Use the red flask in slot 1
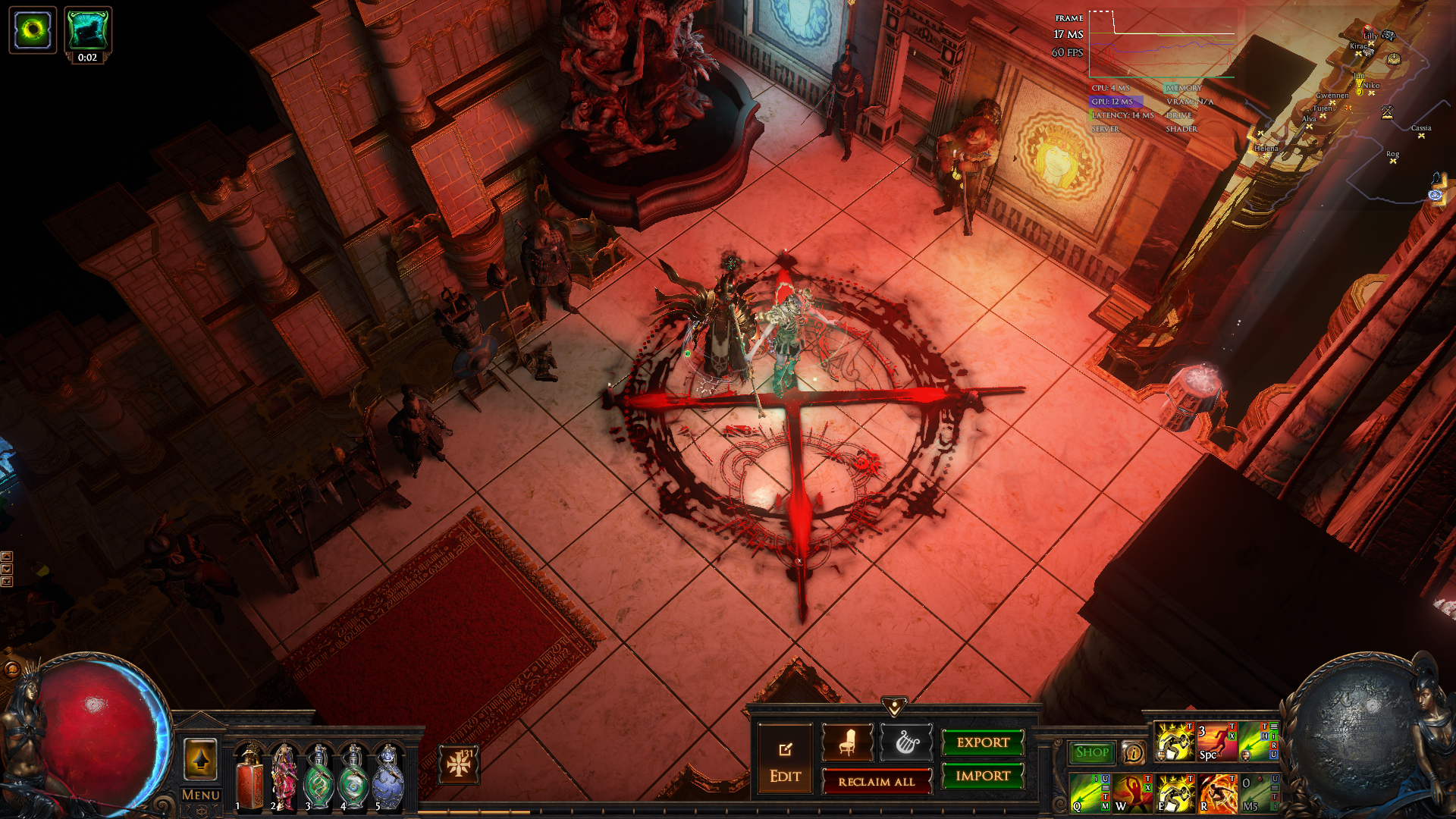Screen dimensions: 1456x819 point(249,777)
